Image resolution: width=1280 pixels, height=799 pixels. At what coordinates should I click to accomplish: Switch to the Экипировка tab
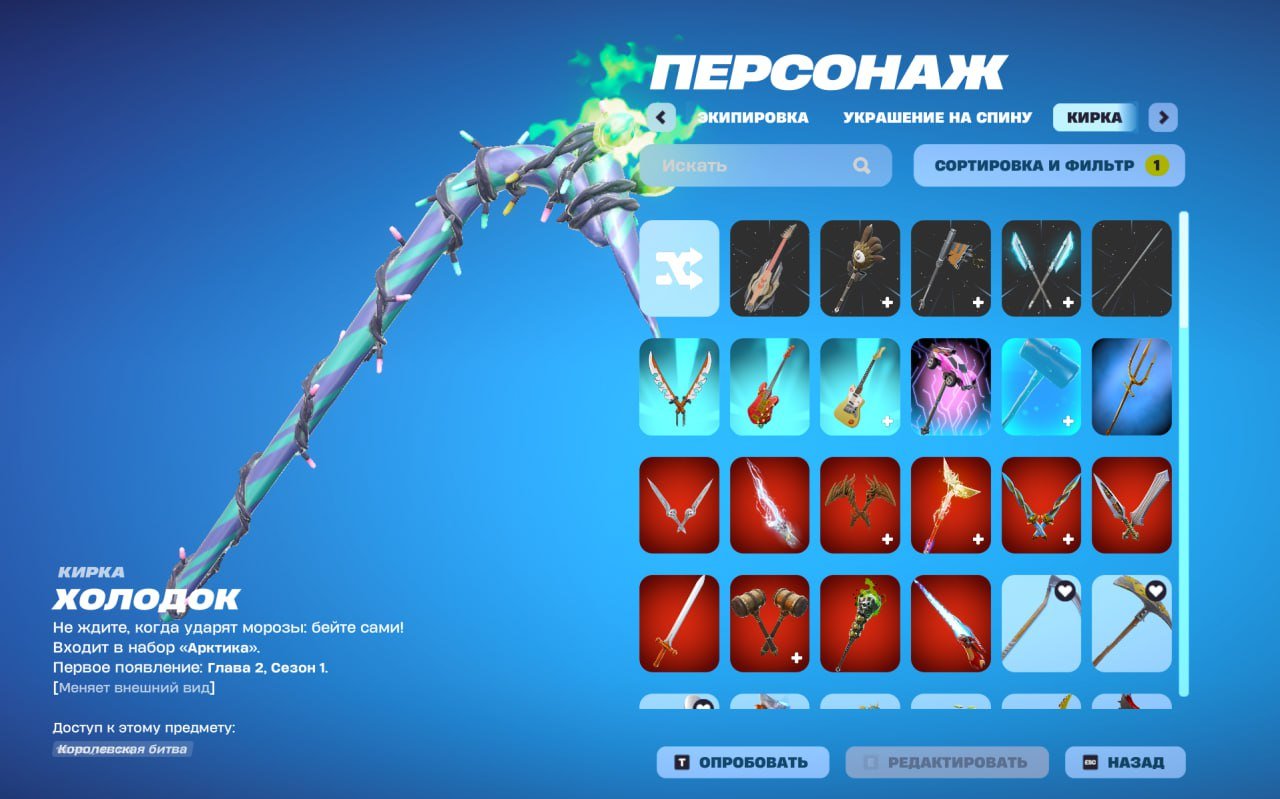pos(755,117)
